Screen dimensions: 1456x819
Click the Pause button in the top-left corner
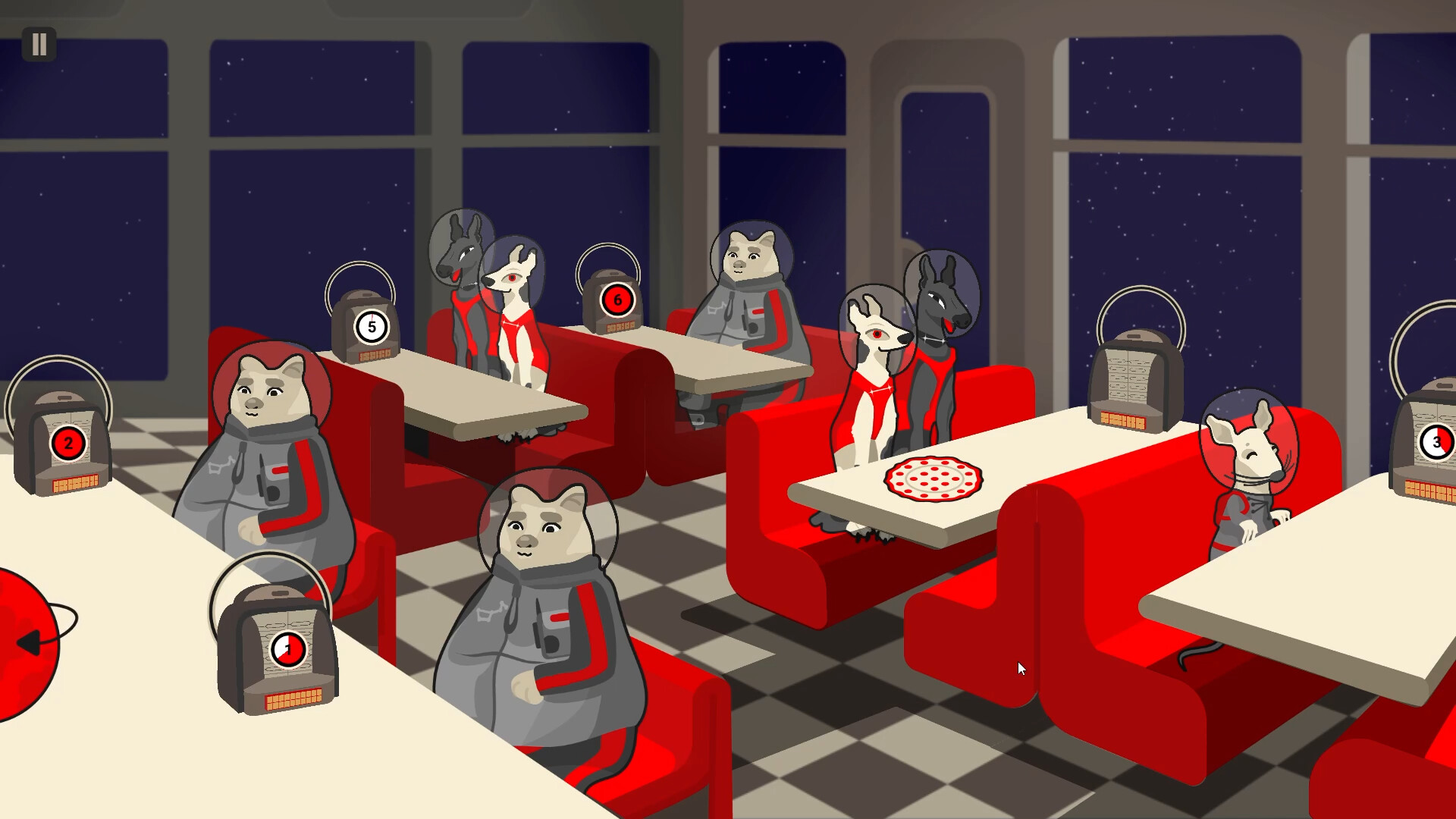pos(39,44)
